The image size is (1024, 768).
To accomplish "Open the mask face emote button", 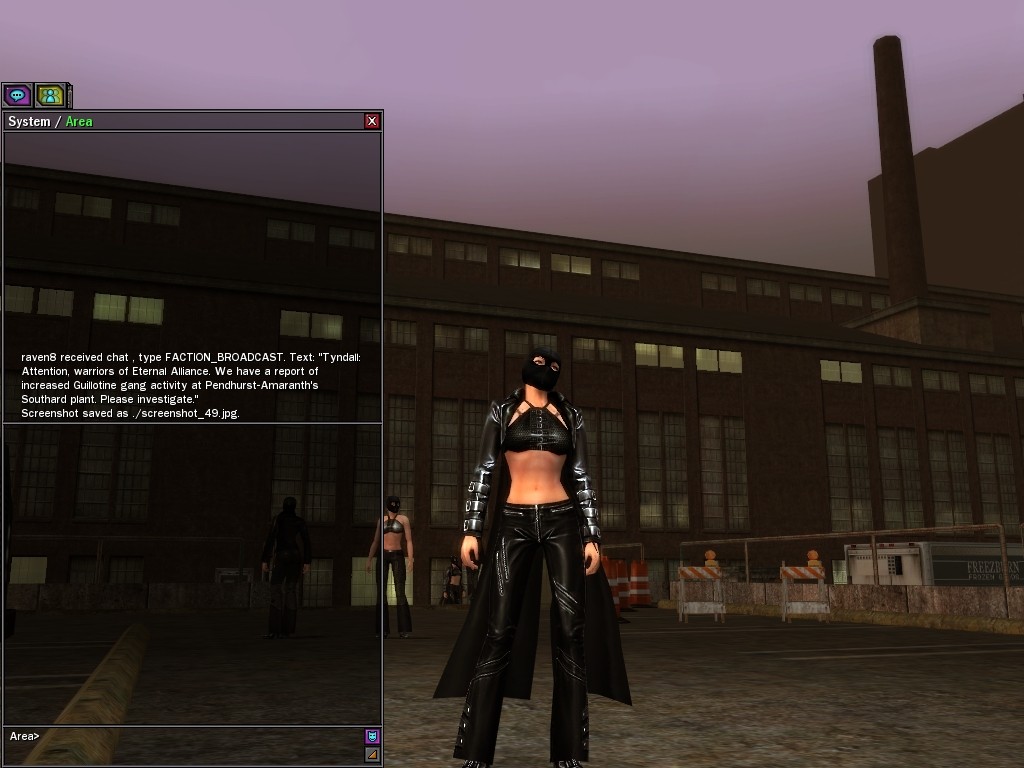I will pyautogui.click(x=372, y=736).
